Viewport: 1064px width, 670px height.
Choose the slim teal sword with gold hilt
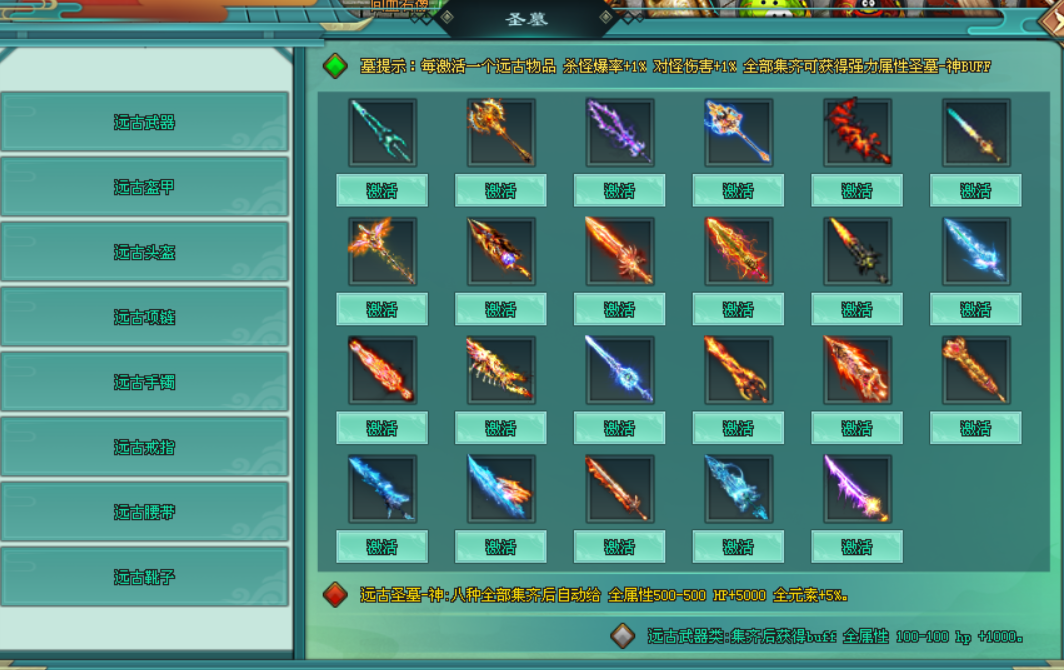[975, 132]
